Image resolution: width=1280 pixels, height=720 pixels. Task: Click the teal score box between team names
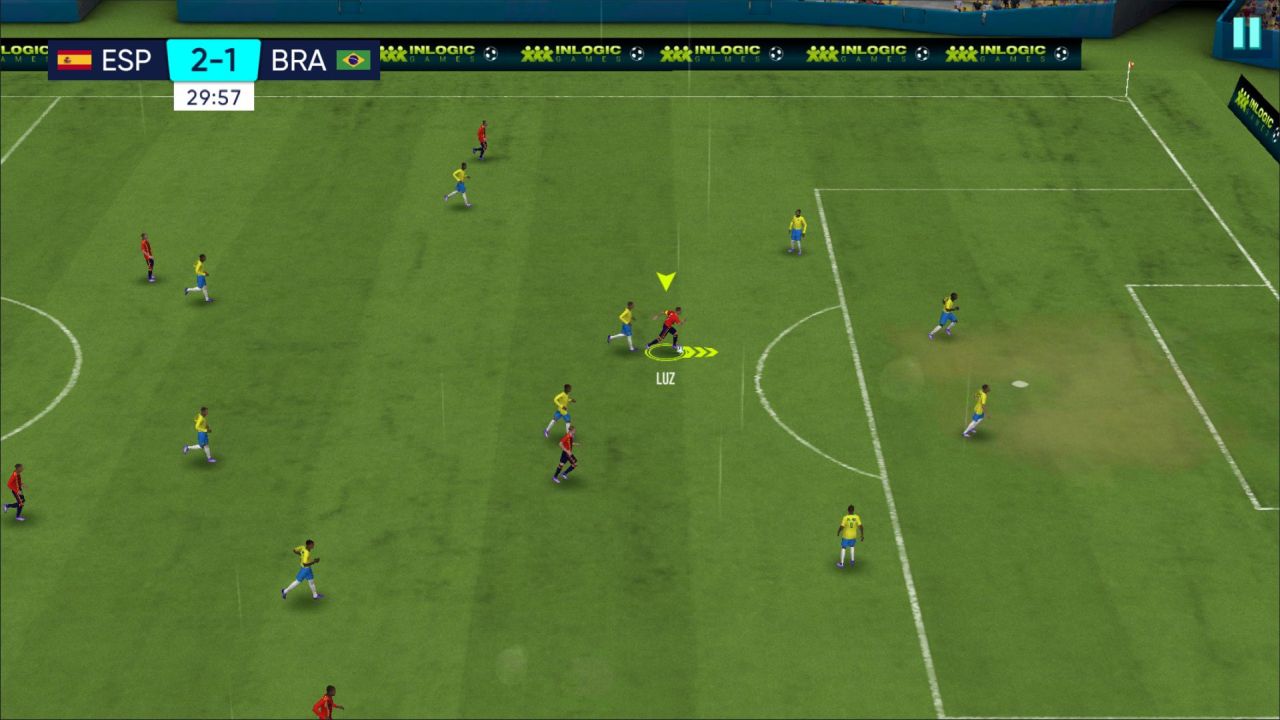tap(214, 60)
